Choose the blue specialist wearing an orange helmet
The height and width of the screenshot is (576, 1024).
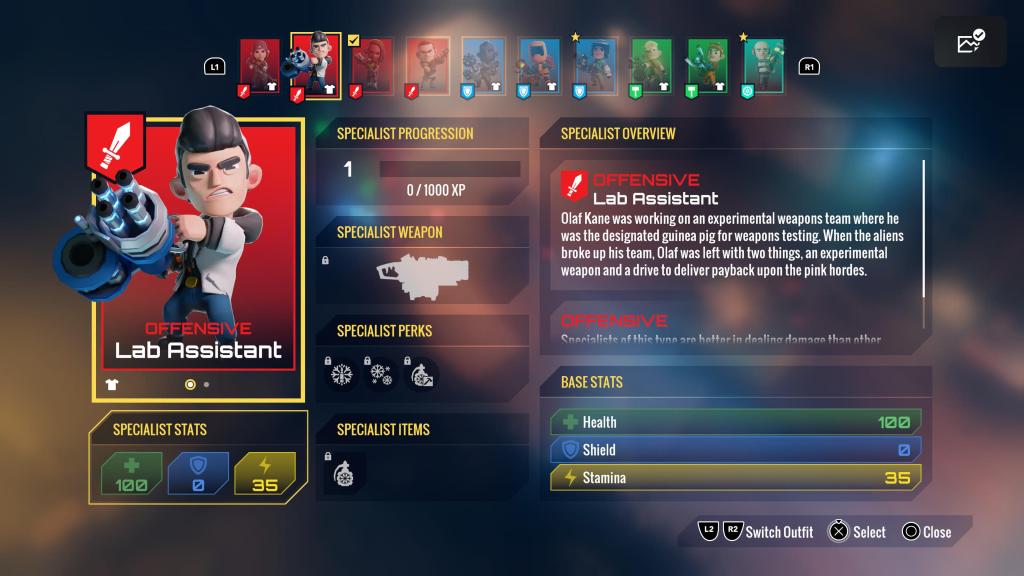539,66
